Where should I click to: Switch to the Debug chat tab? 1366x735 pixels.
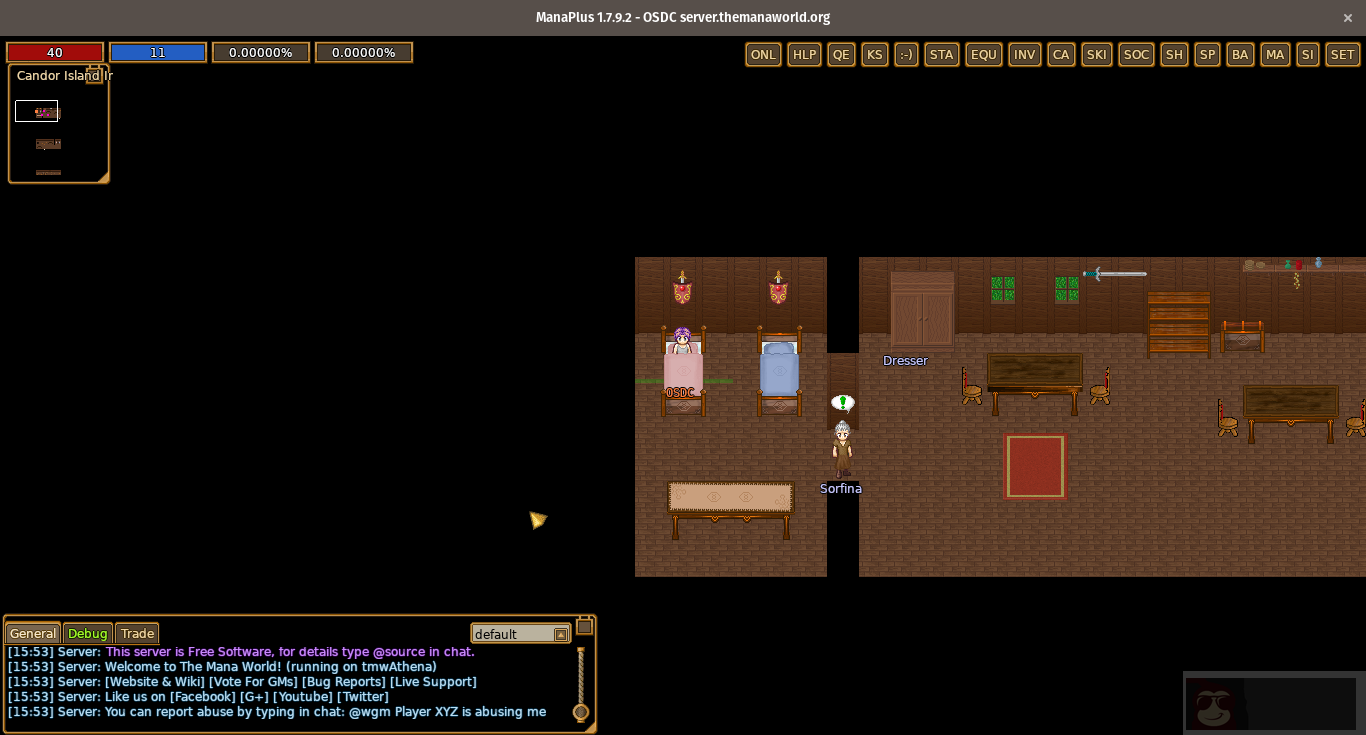coord(88,634)
